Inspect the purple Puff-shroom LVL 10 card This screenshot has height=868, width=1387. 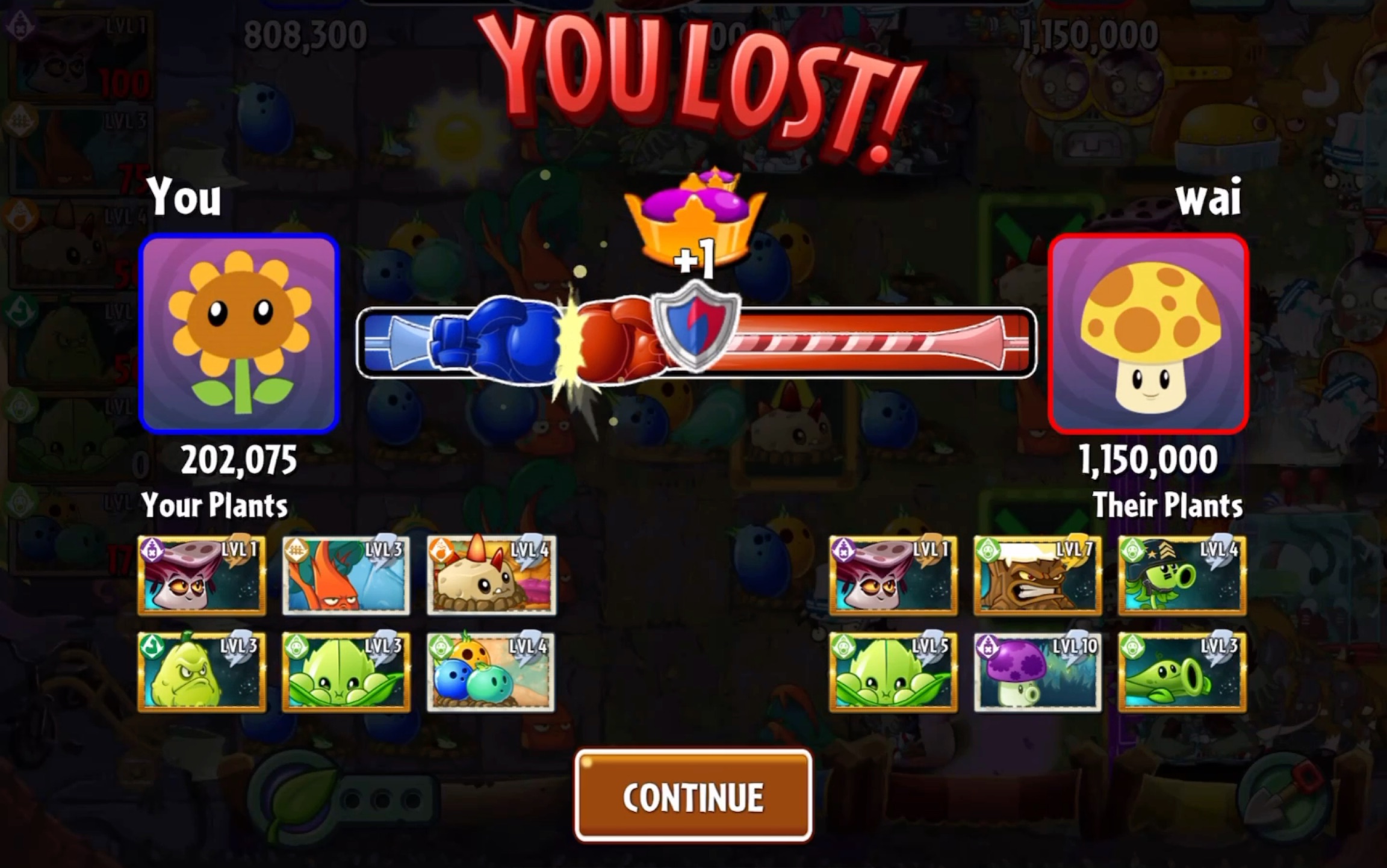pyautogui.click(x=1037, y=672)
